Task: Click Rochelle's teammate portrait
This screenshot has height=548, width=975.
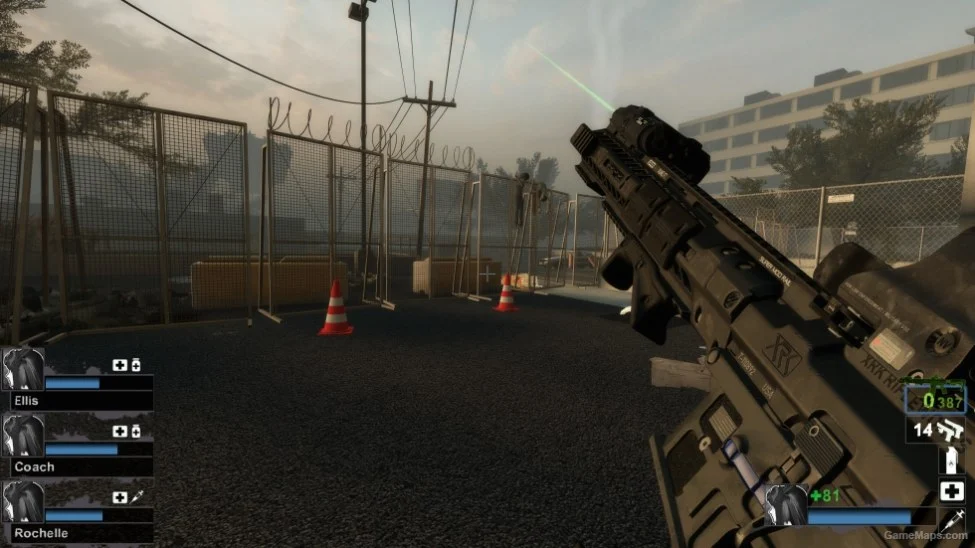Action: pos(23,501)
